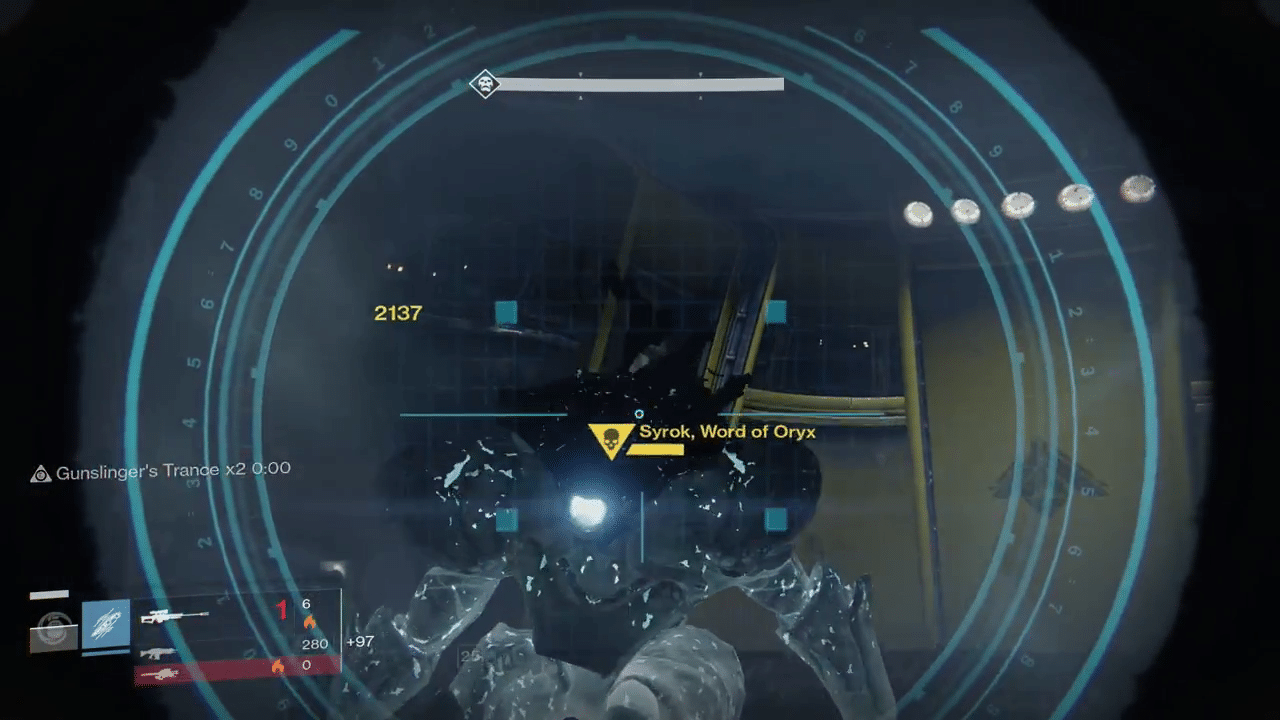
Task: Click the boss skull icon beside health bar
Action: 485,84
